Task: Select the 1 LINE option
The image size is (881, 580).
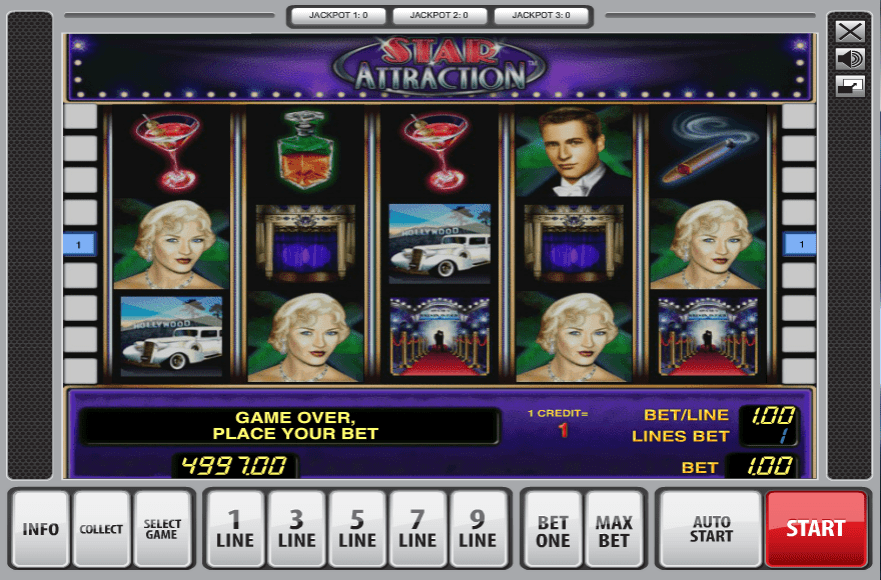Action: pos(235,528)
